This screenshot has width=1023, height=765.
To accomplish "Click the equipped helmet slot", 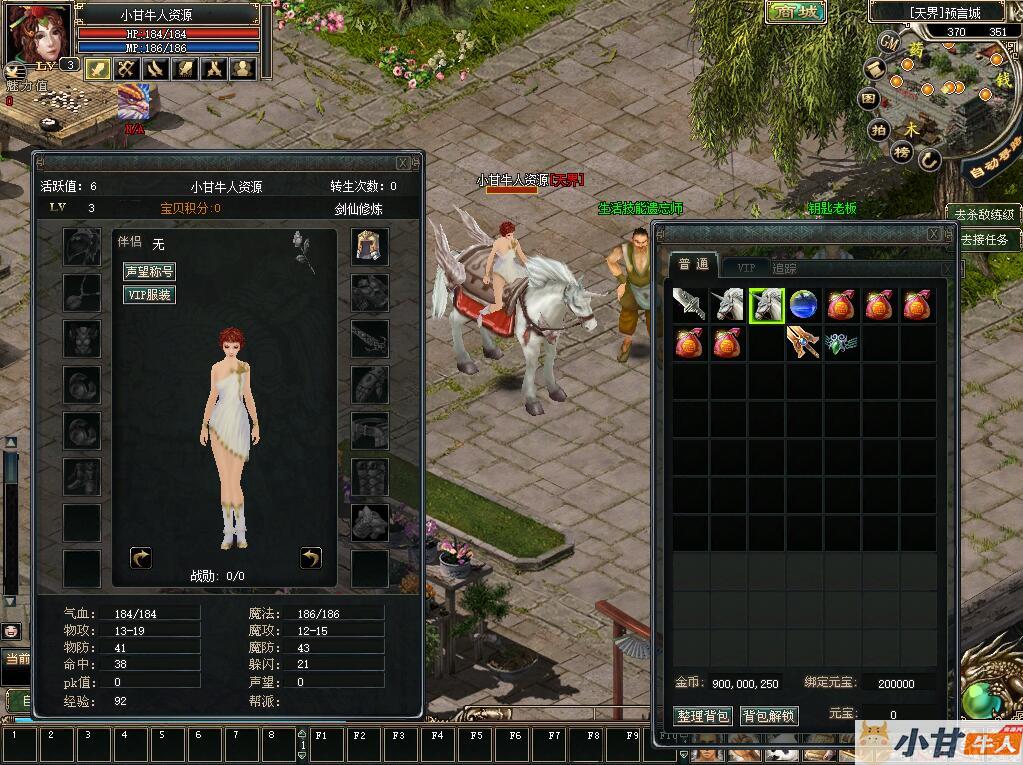I will pyautogui.click(x=370, y=246).
